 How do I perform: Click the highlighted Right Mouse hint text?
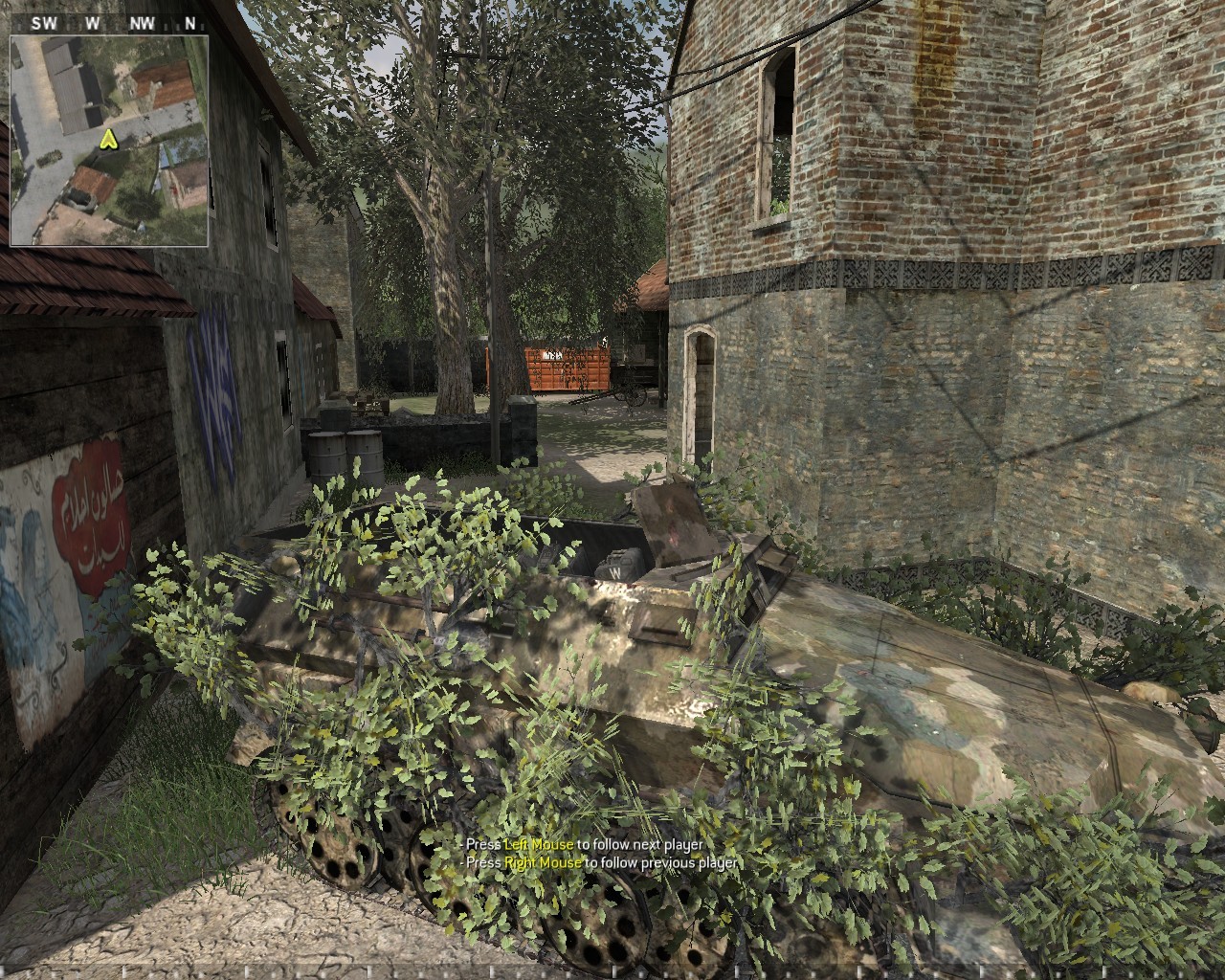pyautogui.click(x=544, y=862)
